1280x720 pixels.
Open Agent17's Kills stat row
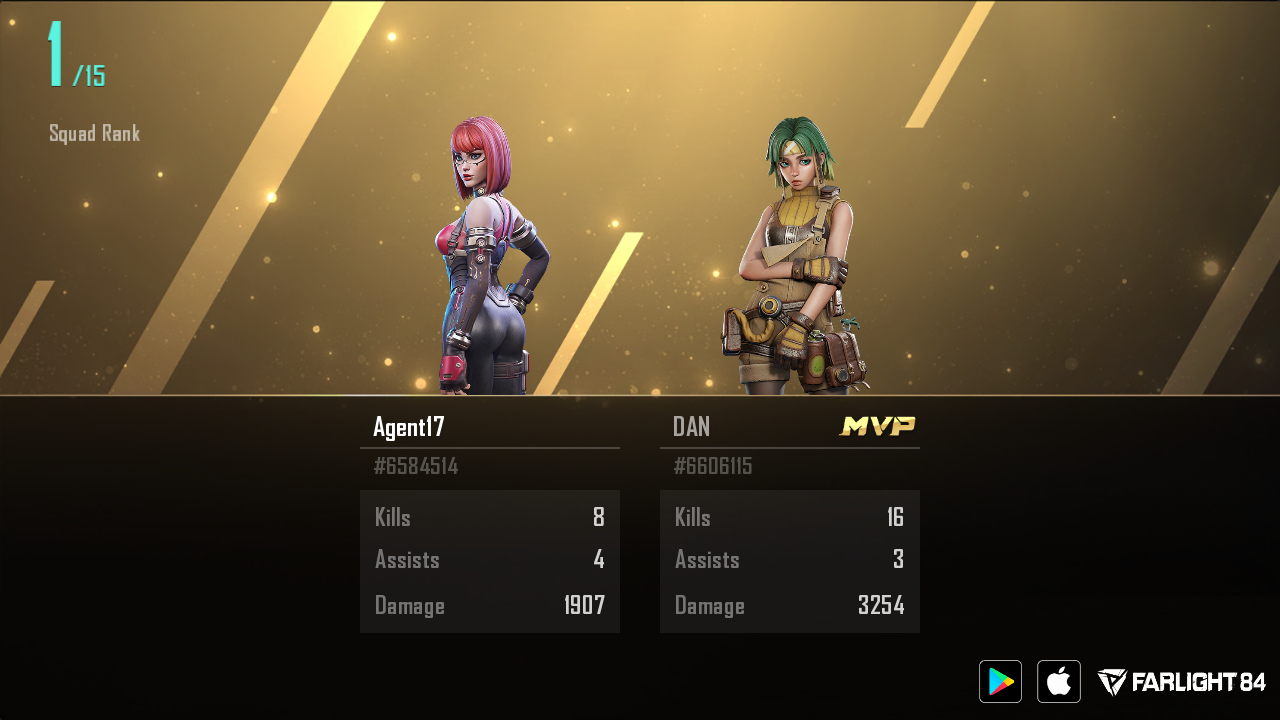point(490,517)
